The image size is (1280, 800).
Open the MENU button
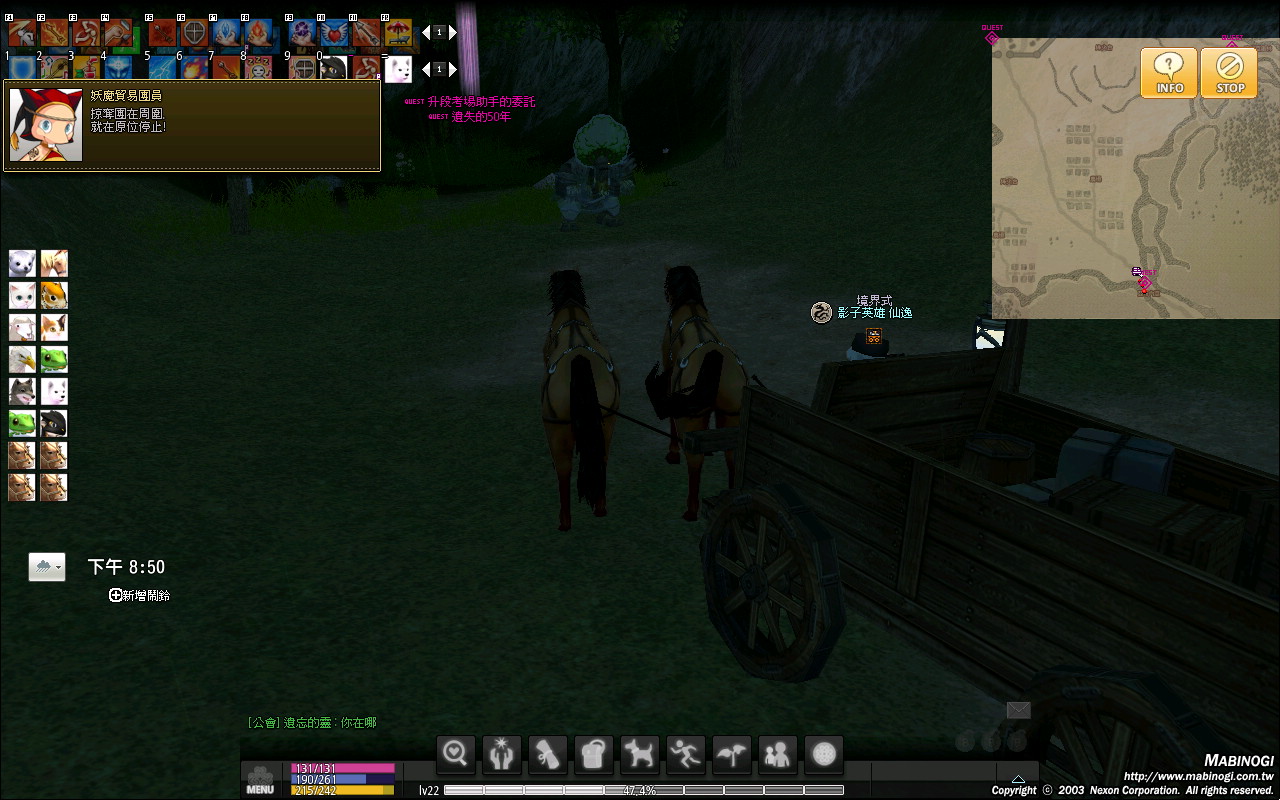(x=260, y=780)
